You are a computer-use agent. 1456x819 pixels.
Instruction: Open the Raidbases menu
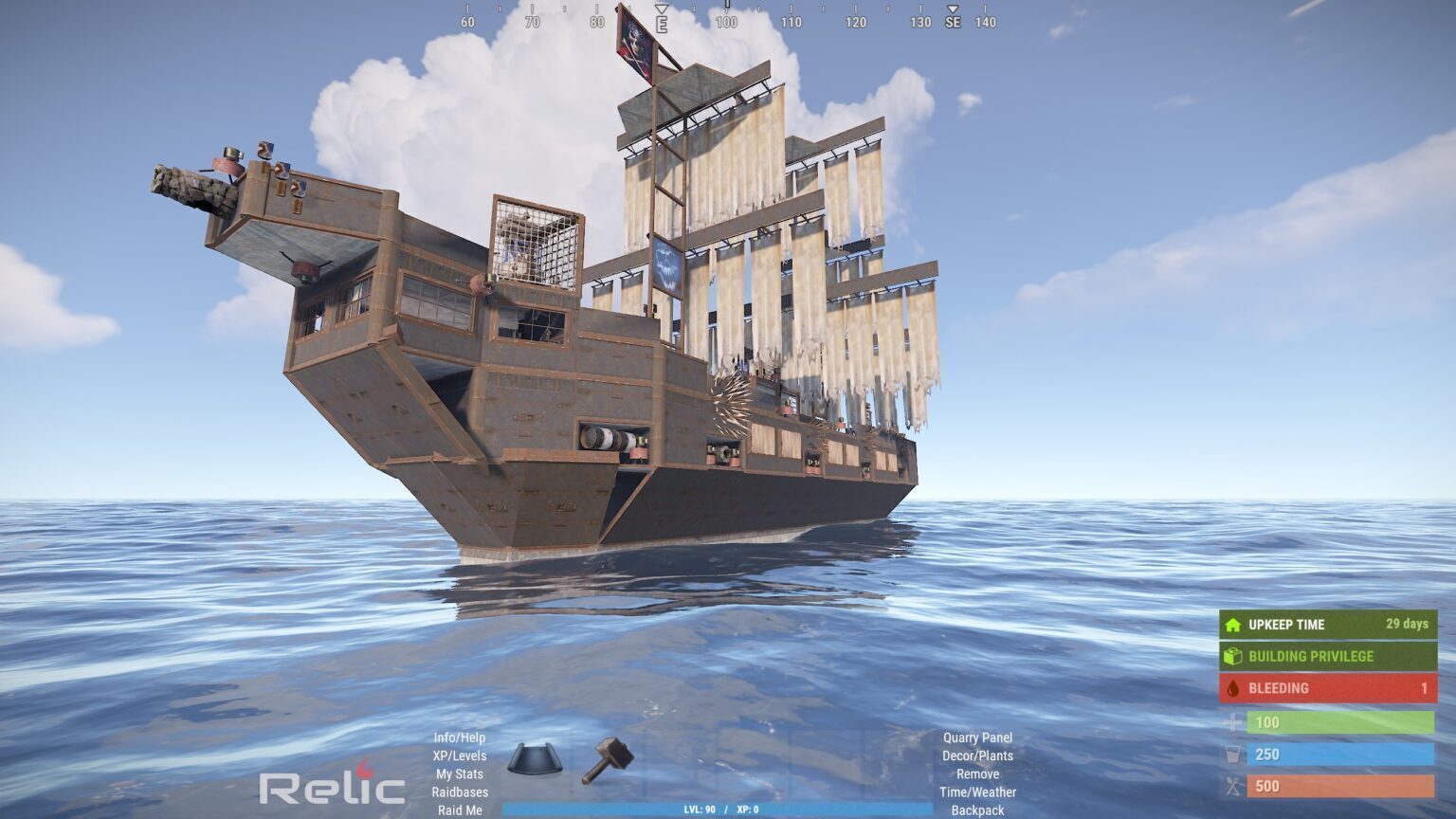[460, 792]
